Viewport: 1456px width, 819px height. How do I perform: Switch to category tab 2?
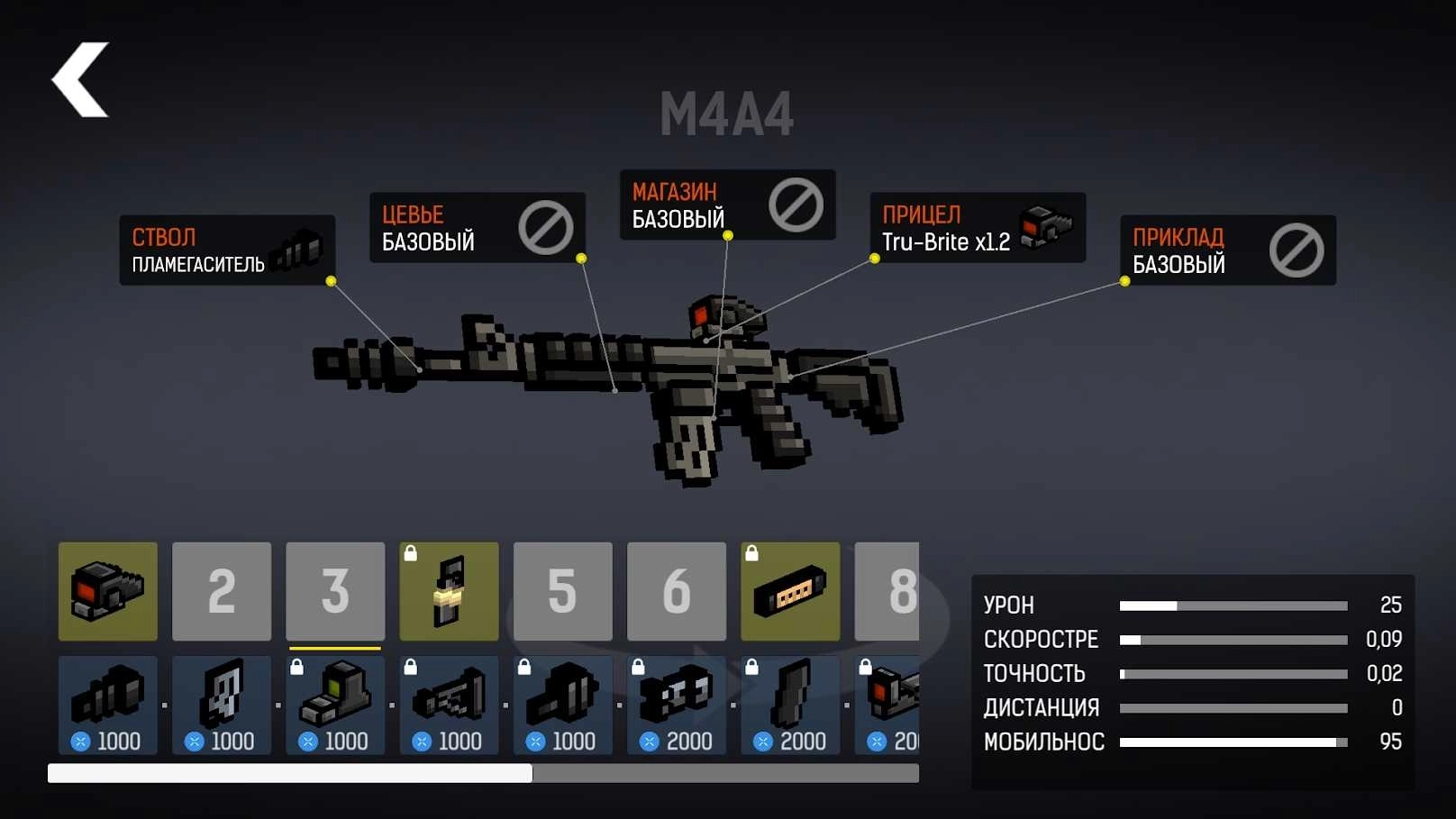click(221, 593)
